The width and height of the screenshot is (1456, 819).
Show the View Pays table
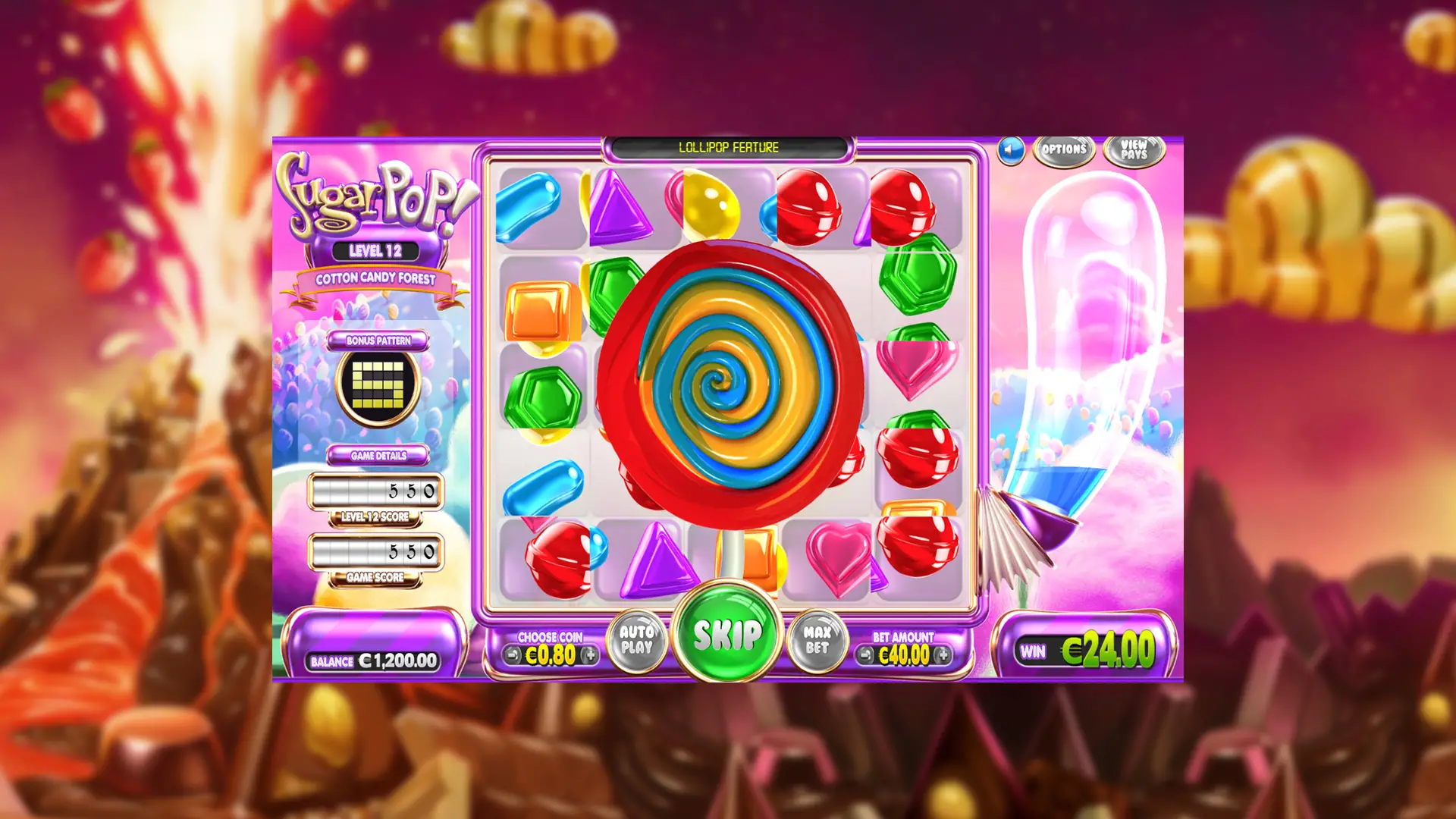(1134, 149)
